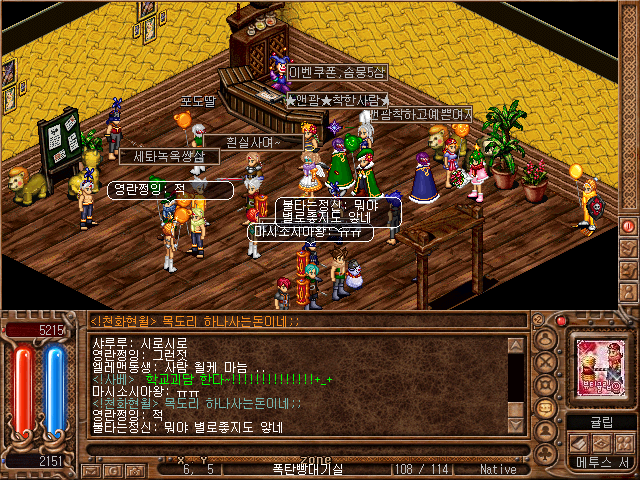Viewport: 640px width, 480px height.
Task: Click the red power icon button
Action: (629, 226)
